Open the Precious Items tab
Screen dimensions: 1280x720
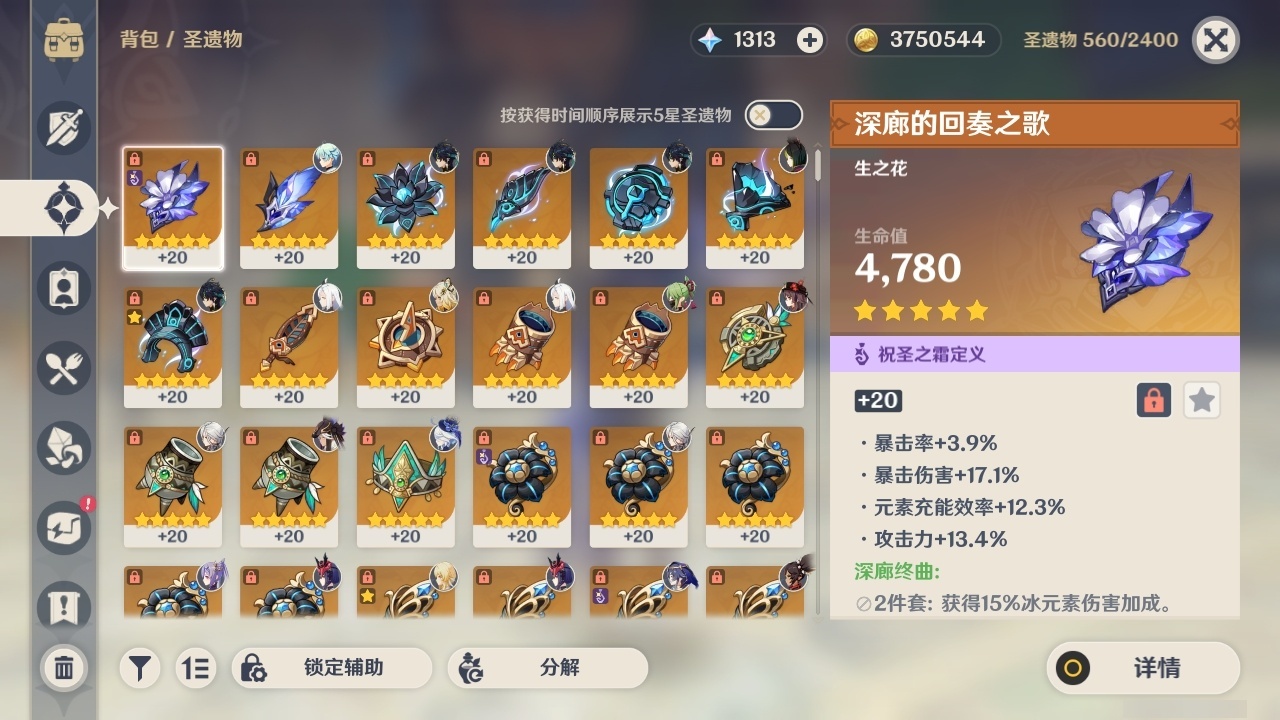coord(63,448)
